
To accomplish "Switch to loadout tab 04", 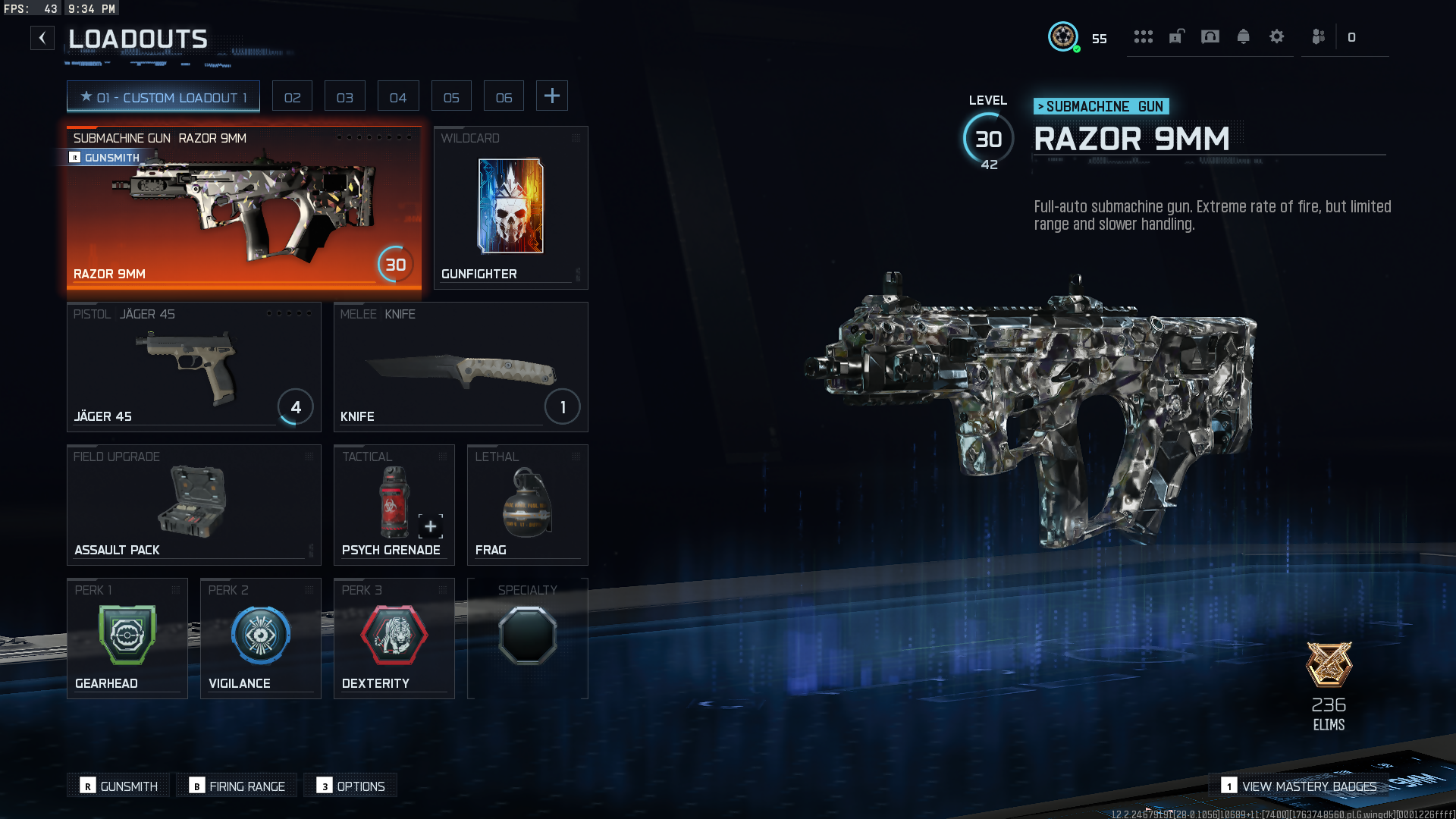I will pos(397,97).
